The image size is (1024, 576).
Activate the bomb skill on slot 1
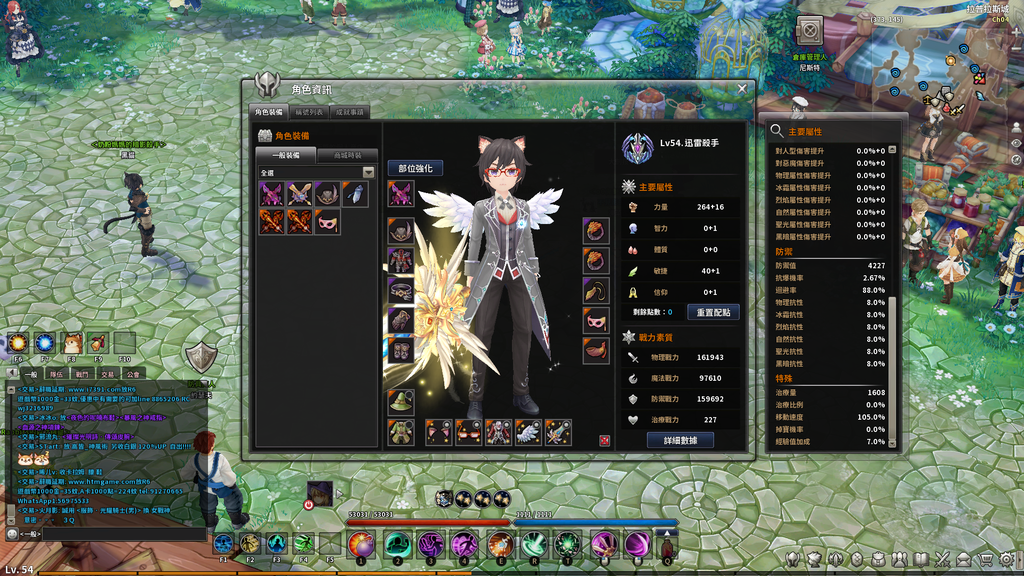[360, 544]
